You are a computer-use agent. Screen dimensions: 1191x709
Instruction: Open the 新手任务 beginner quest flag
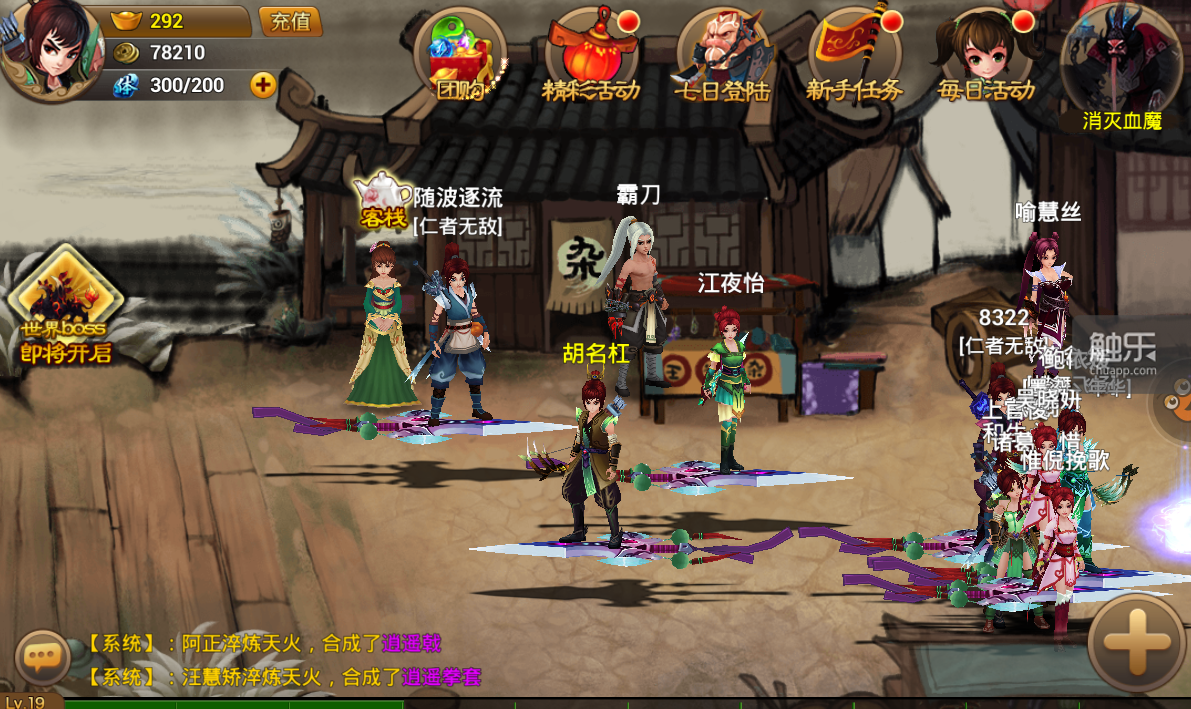(x=853, y=56)
